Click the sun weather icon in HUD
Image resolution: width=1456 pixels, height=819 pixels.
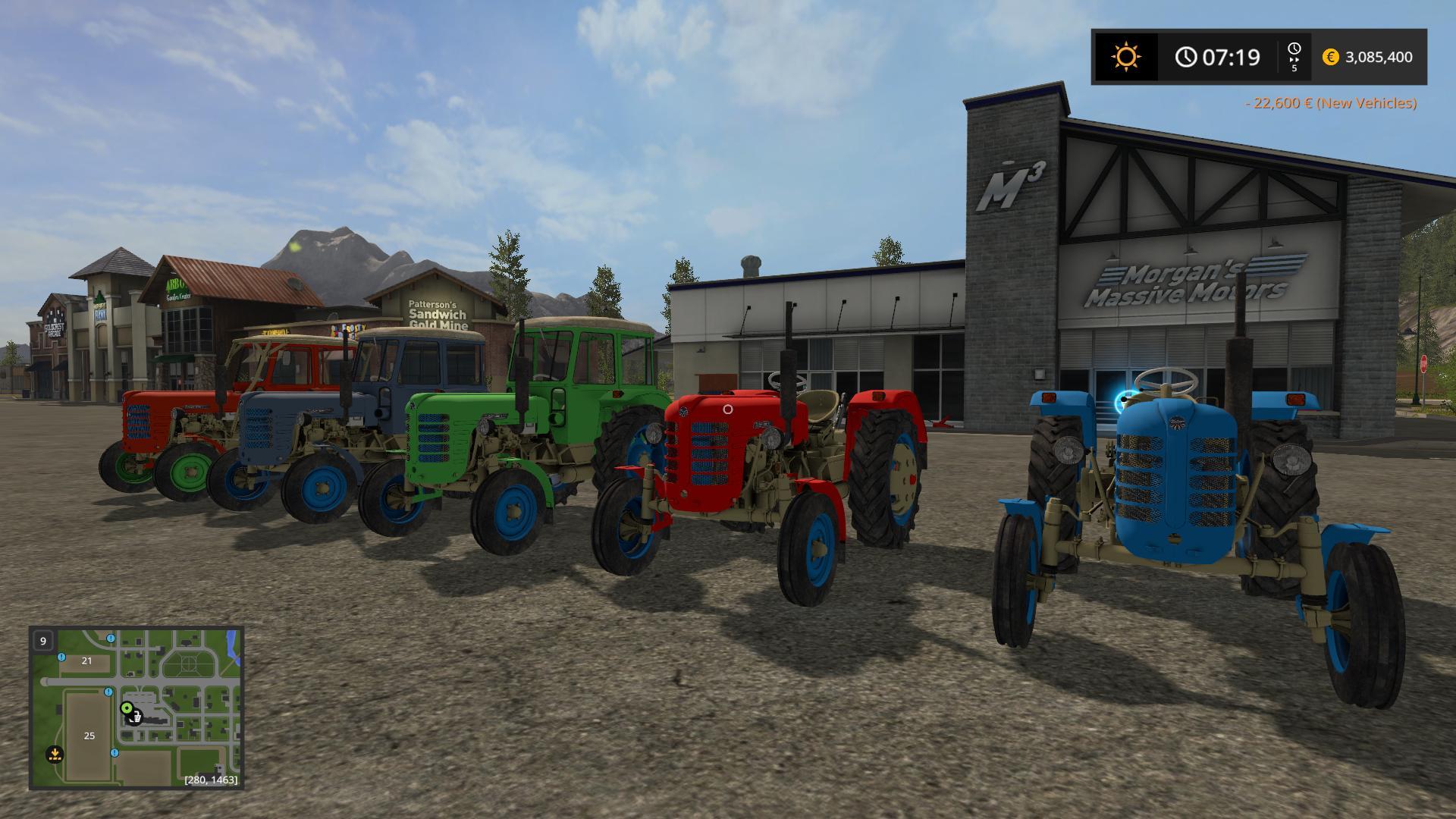1126,55
